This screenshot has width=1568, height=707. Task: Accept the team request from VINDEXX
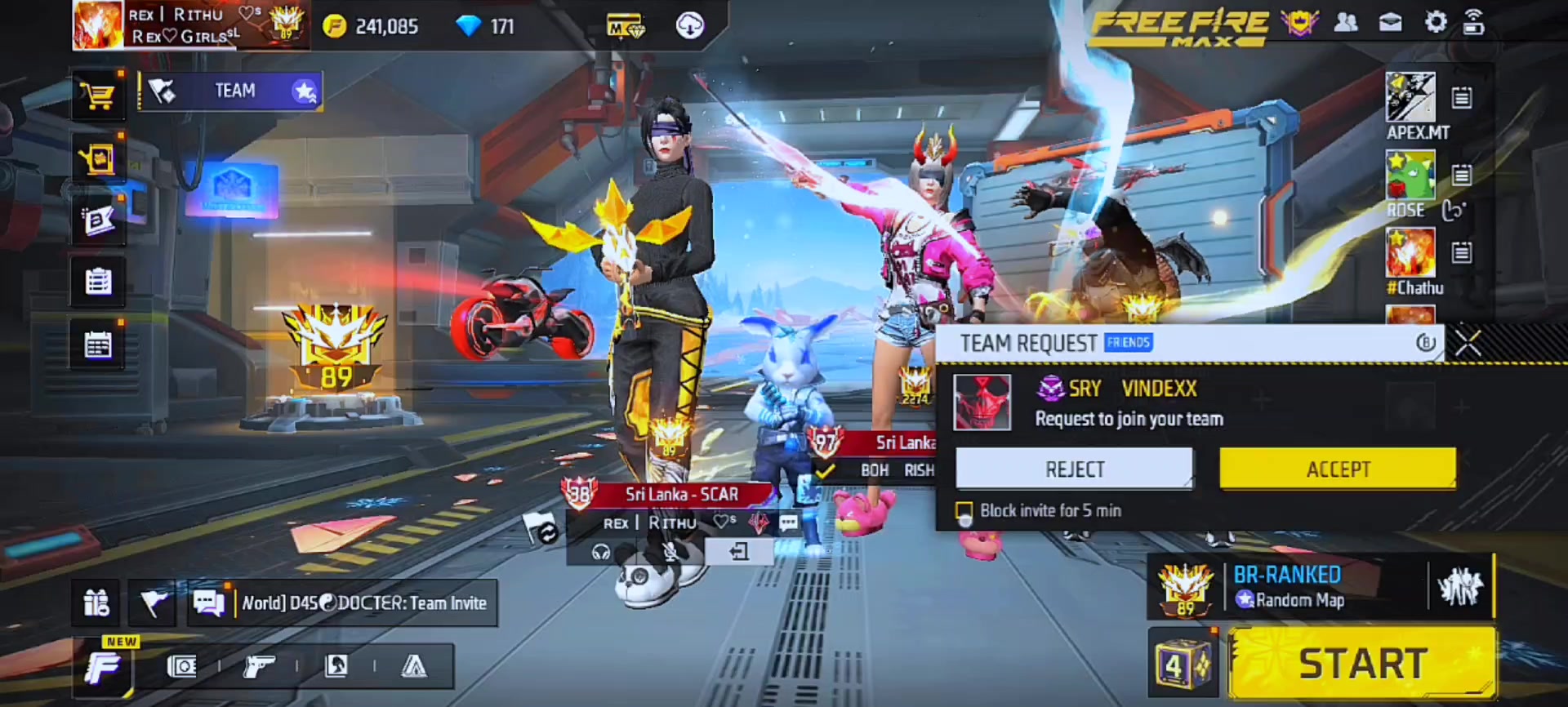pos(1337,469)
